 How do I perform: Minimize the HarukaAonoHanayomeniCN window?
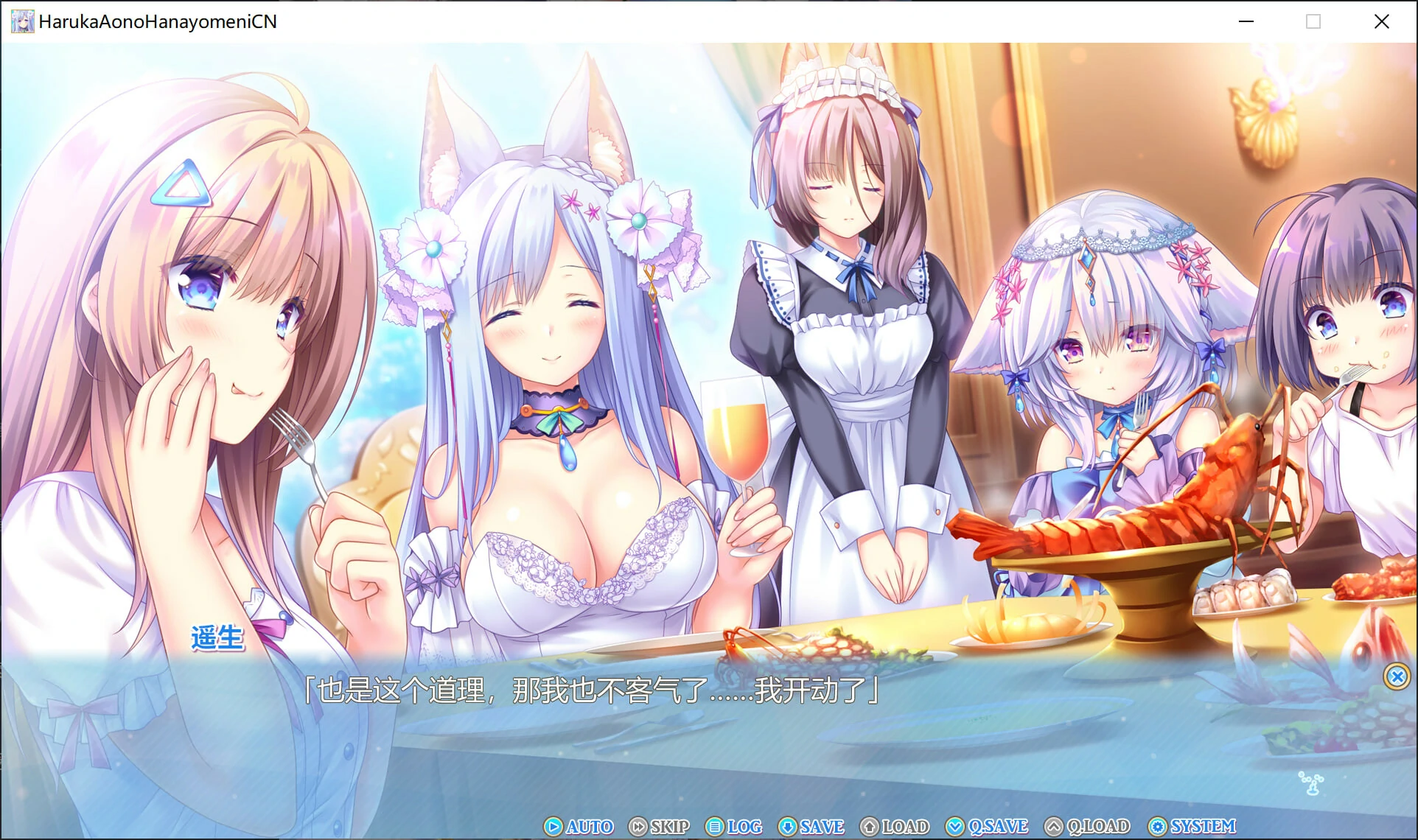[x=1246, y=21]
